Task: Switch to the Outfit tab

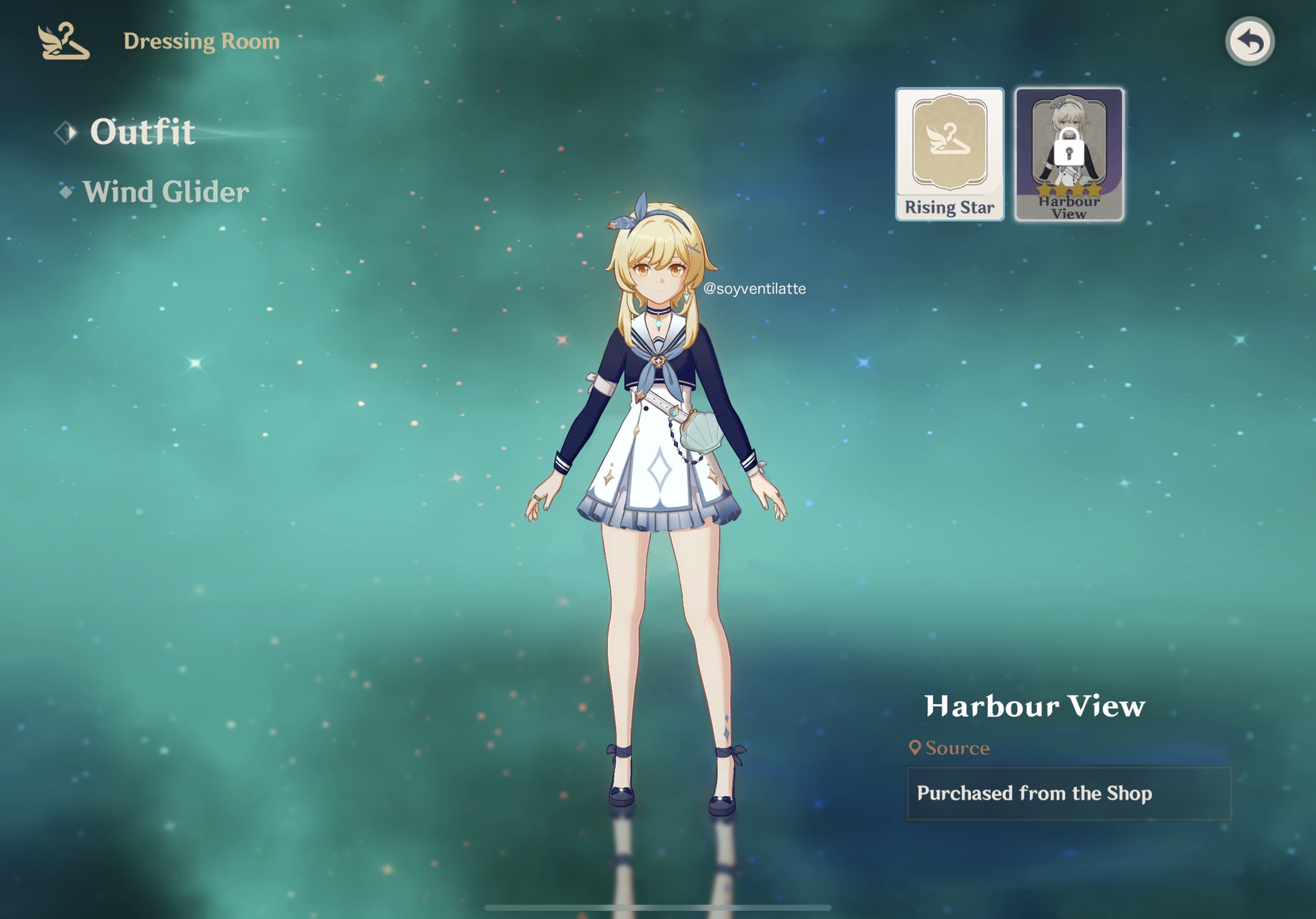Action: point(142,132)
